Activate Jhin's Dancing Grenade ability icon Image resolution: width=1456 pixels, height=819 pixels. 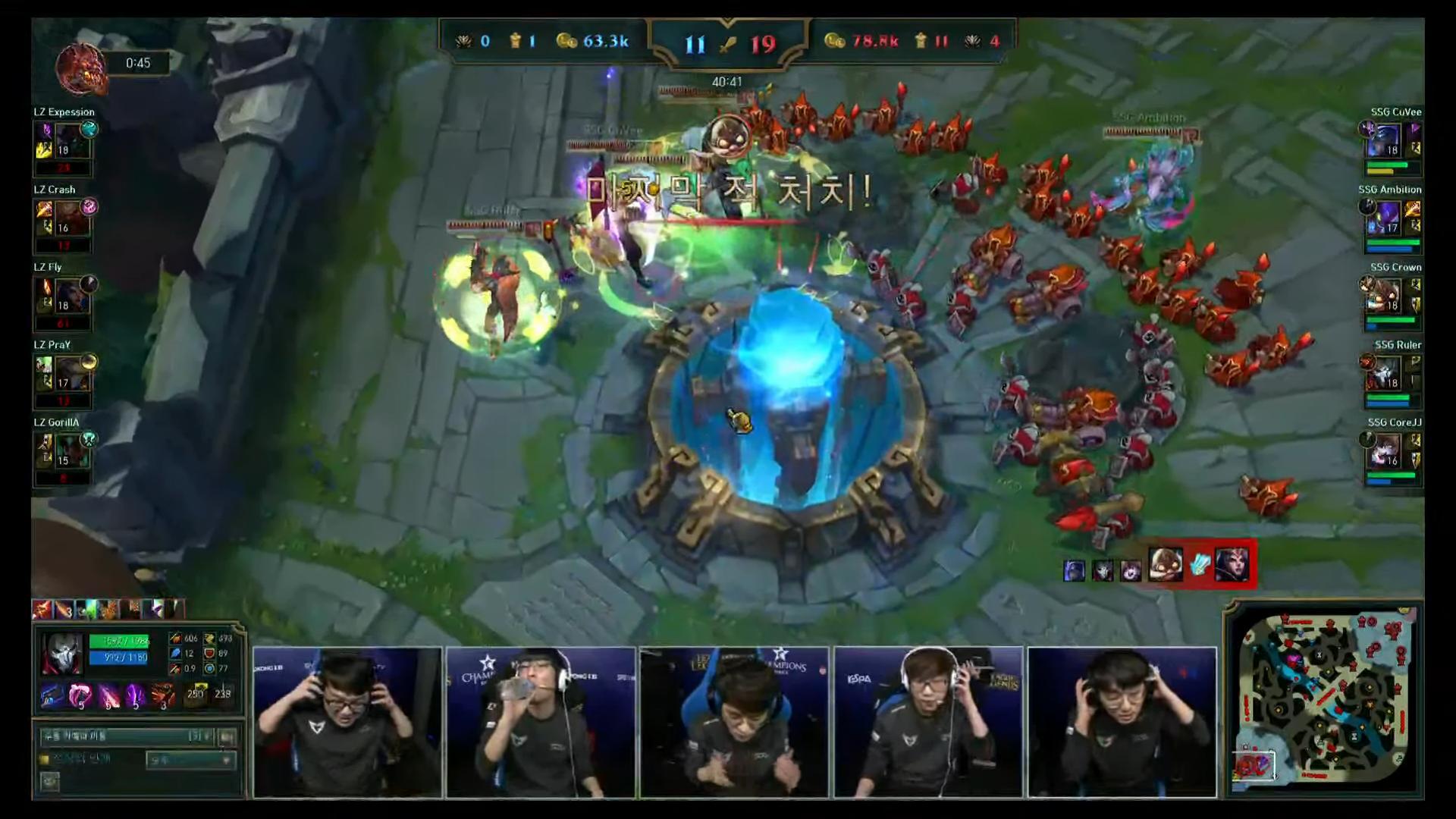click(x=80, y=695)
